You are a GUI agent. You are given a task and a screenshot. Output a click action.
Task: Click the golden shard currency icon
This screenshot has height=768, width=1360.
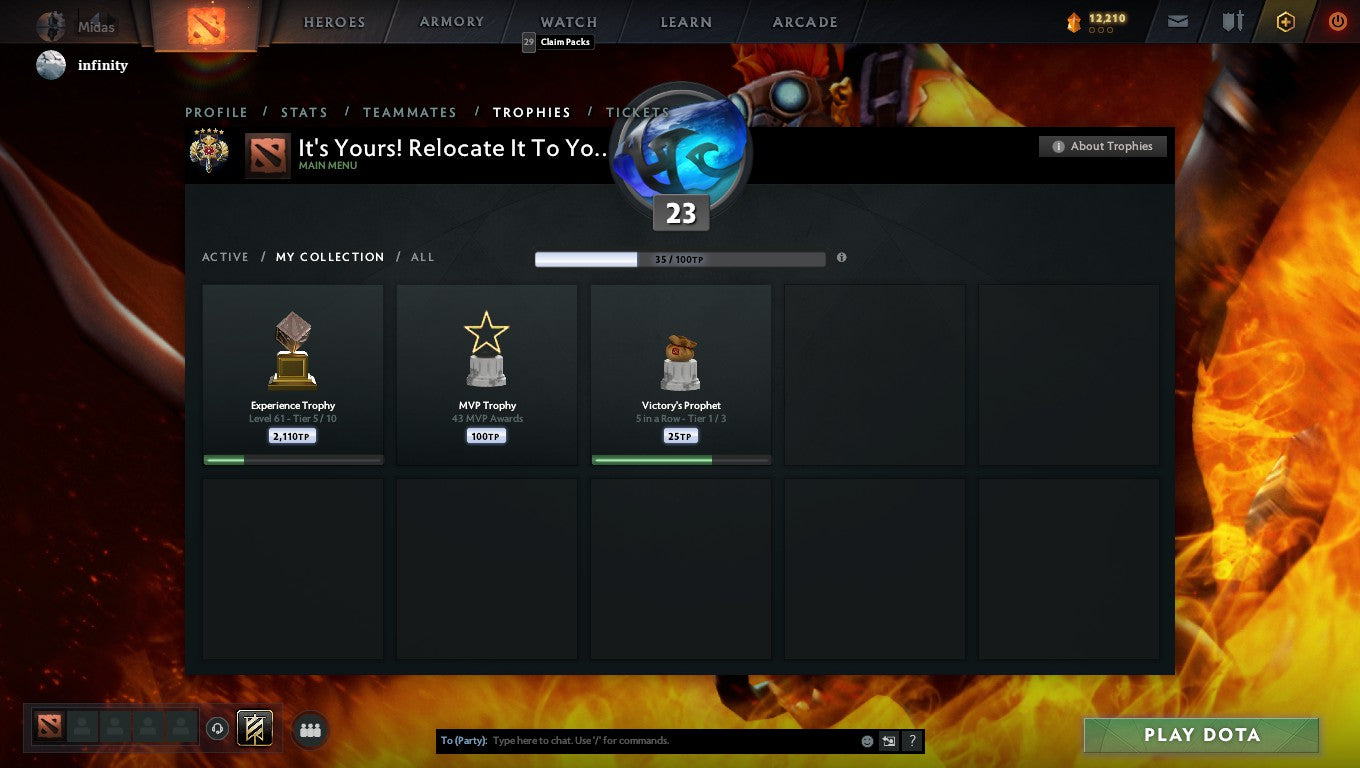(1073, 21)
